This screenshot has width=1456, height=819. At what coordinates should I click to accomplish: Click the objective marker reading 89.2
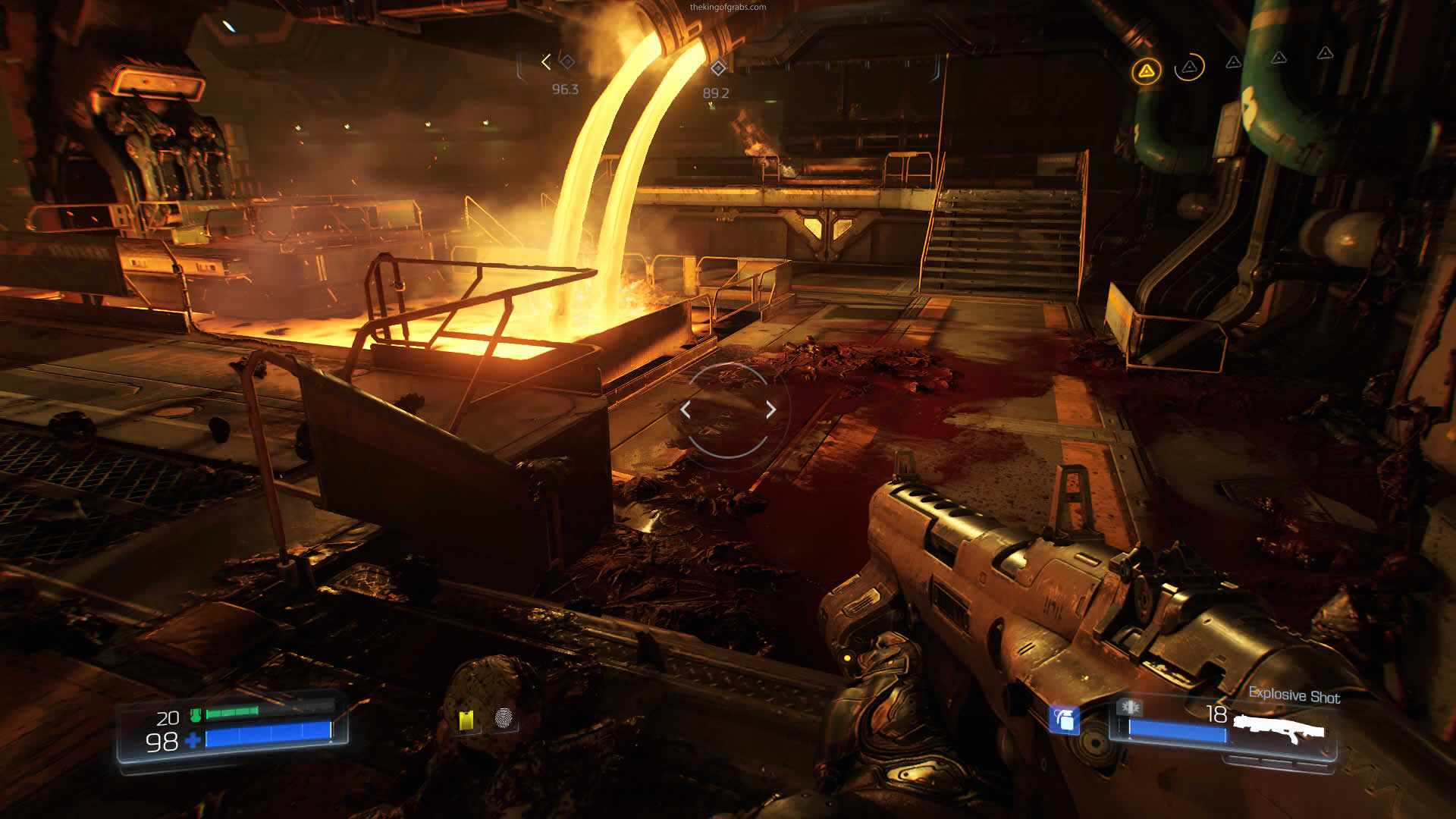(x=717, y=68)
